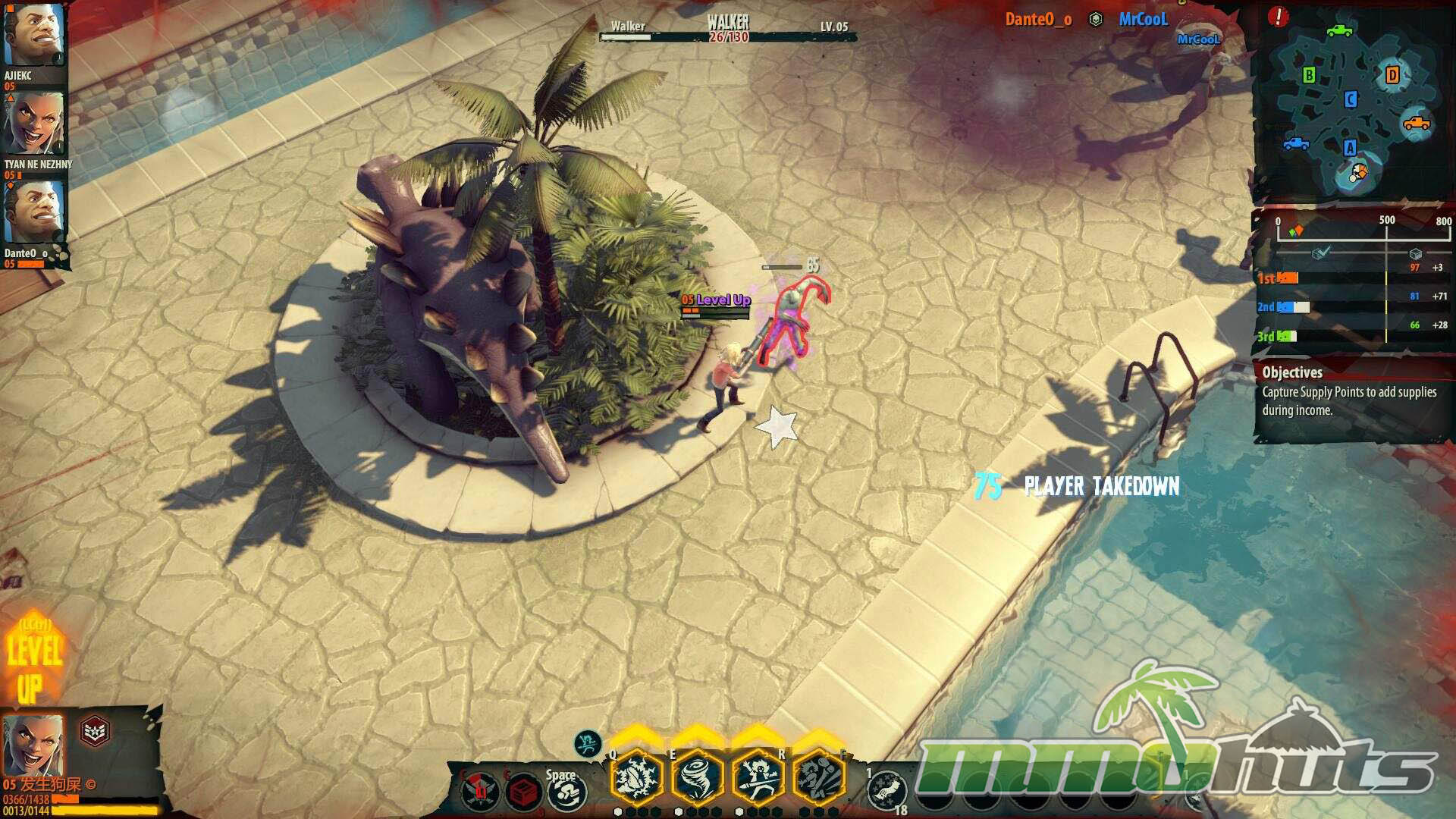
Task: Select teammate AJIEKC's portrait
Action: click(33, 36)
